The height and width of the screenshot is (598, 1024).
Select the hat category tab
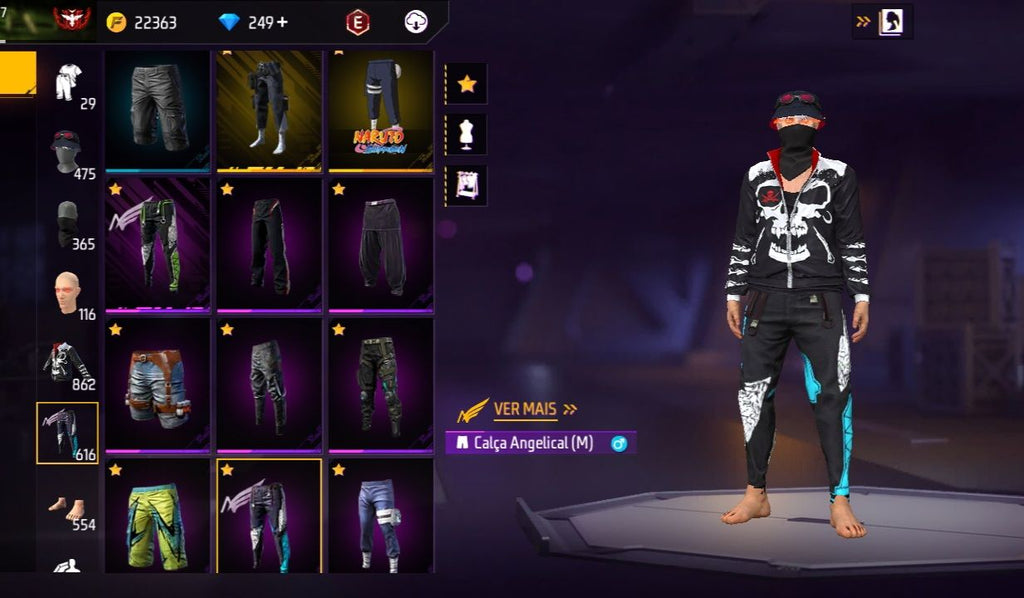[68, 153]
